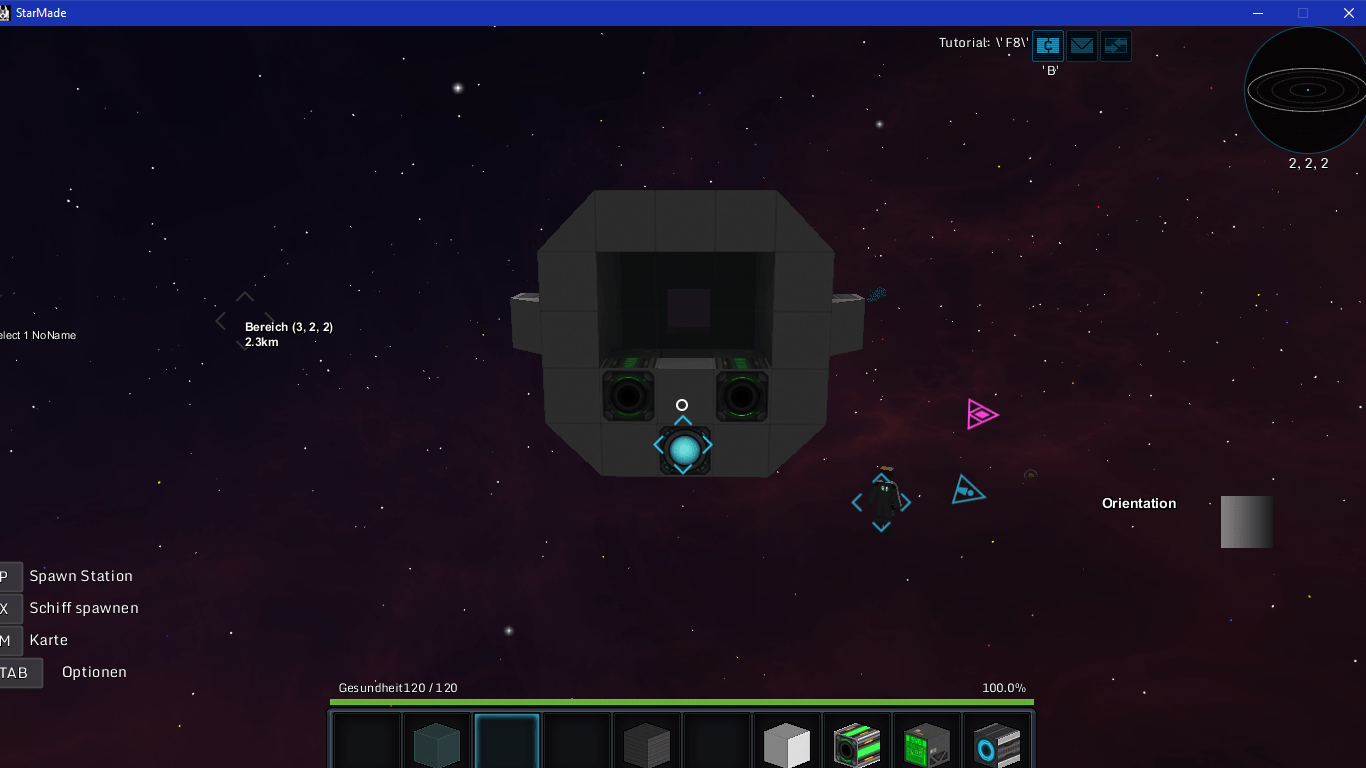Select the dark grey hull block slot
This screenshot has height=768, width=1366.
646,744
